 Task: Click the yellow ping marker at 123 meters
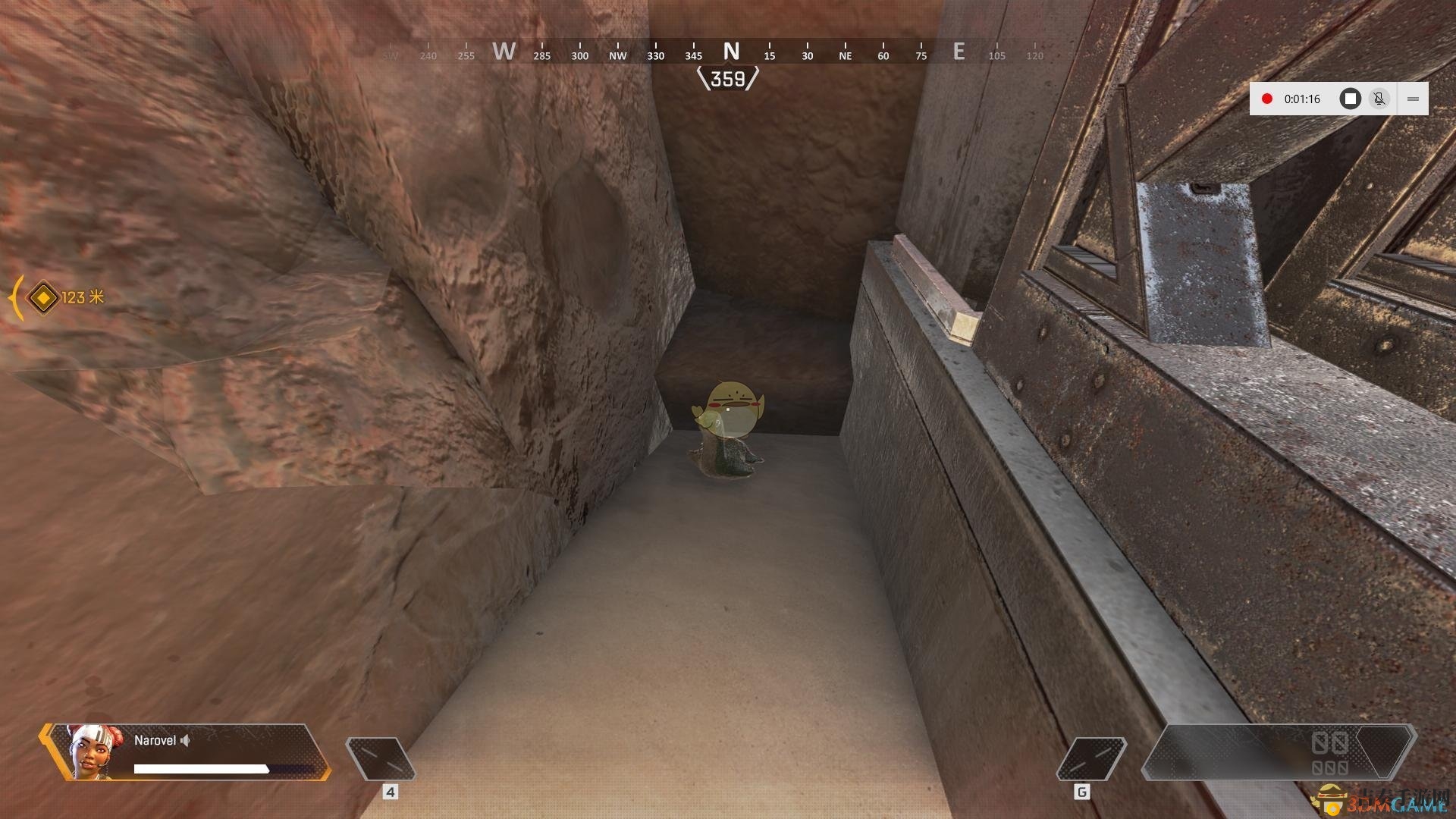point(43,297)
